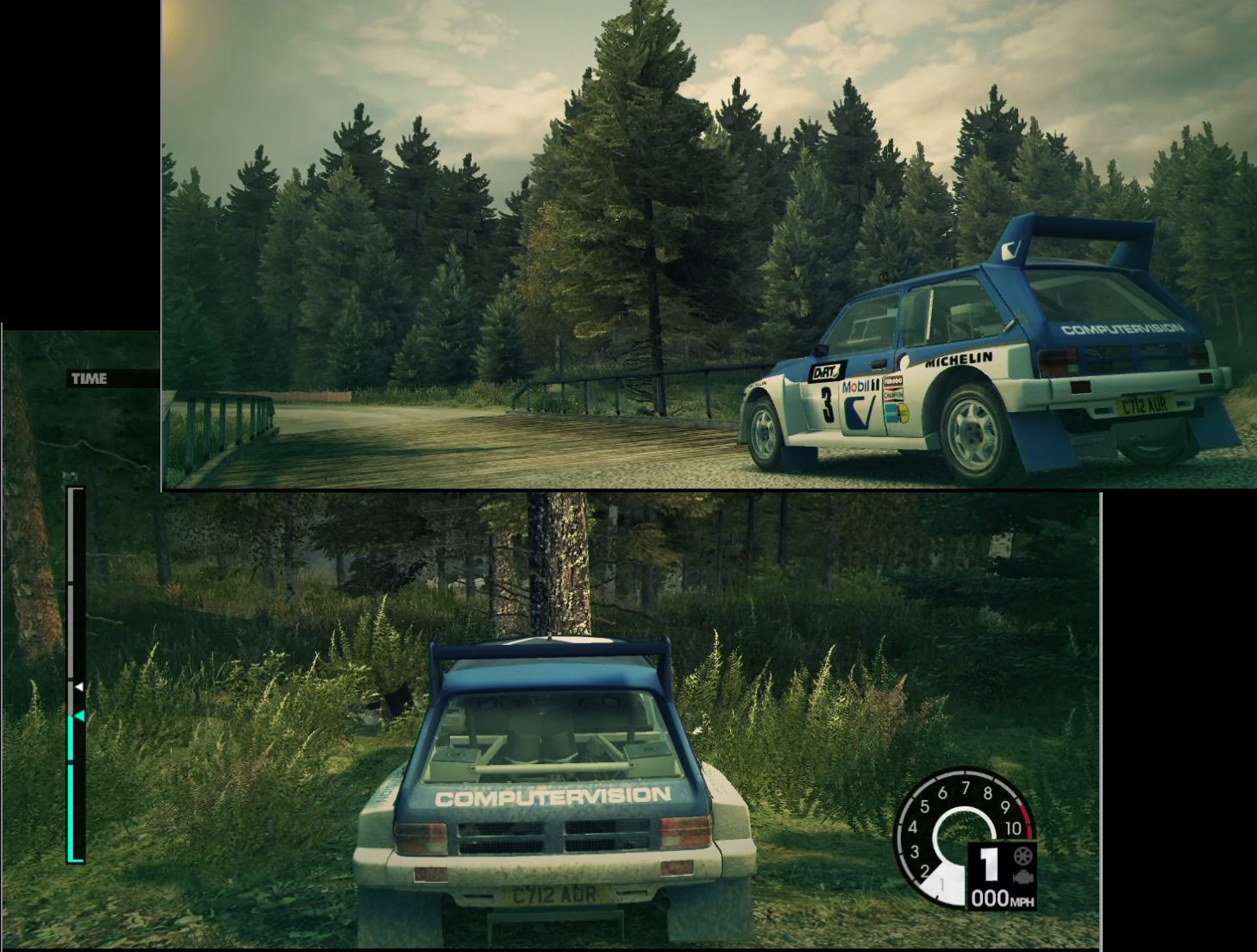Click the number 3 race plate
The width and height of the screenshot is (1257, 952).
(x=828, y=402)
